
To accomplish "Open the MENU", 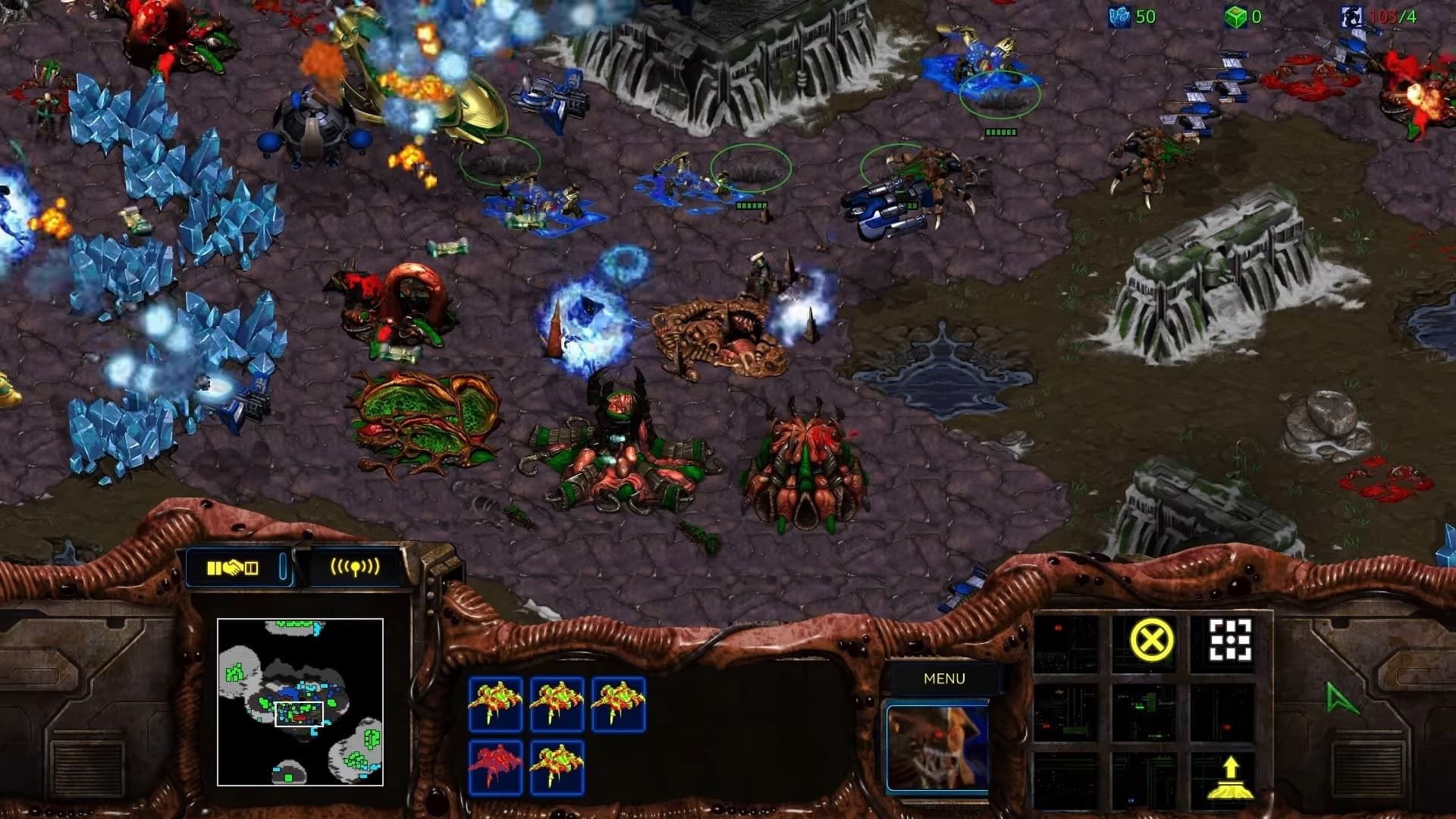I will (943, 677).
